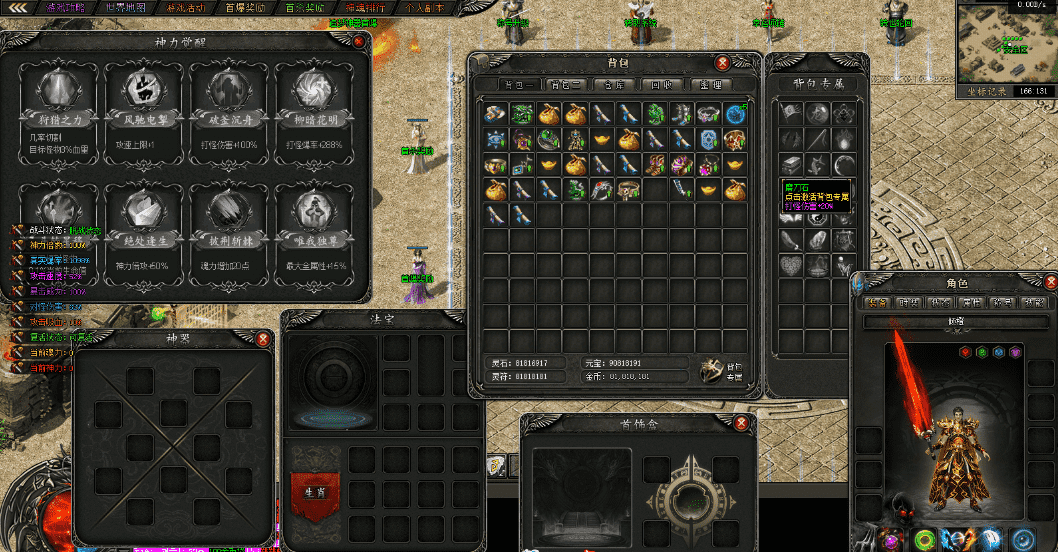Switch to the 时装 tab in character window
Screen dimensions: 1058x552
(909, 302)
